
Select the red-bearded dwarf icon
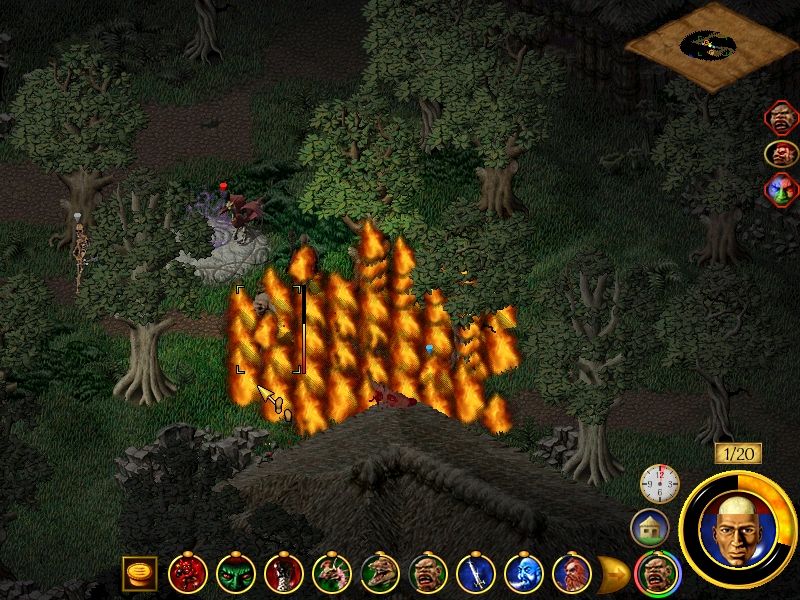pyautogui.click(x=572, y=573)
